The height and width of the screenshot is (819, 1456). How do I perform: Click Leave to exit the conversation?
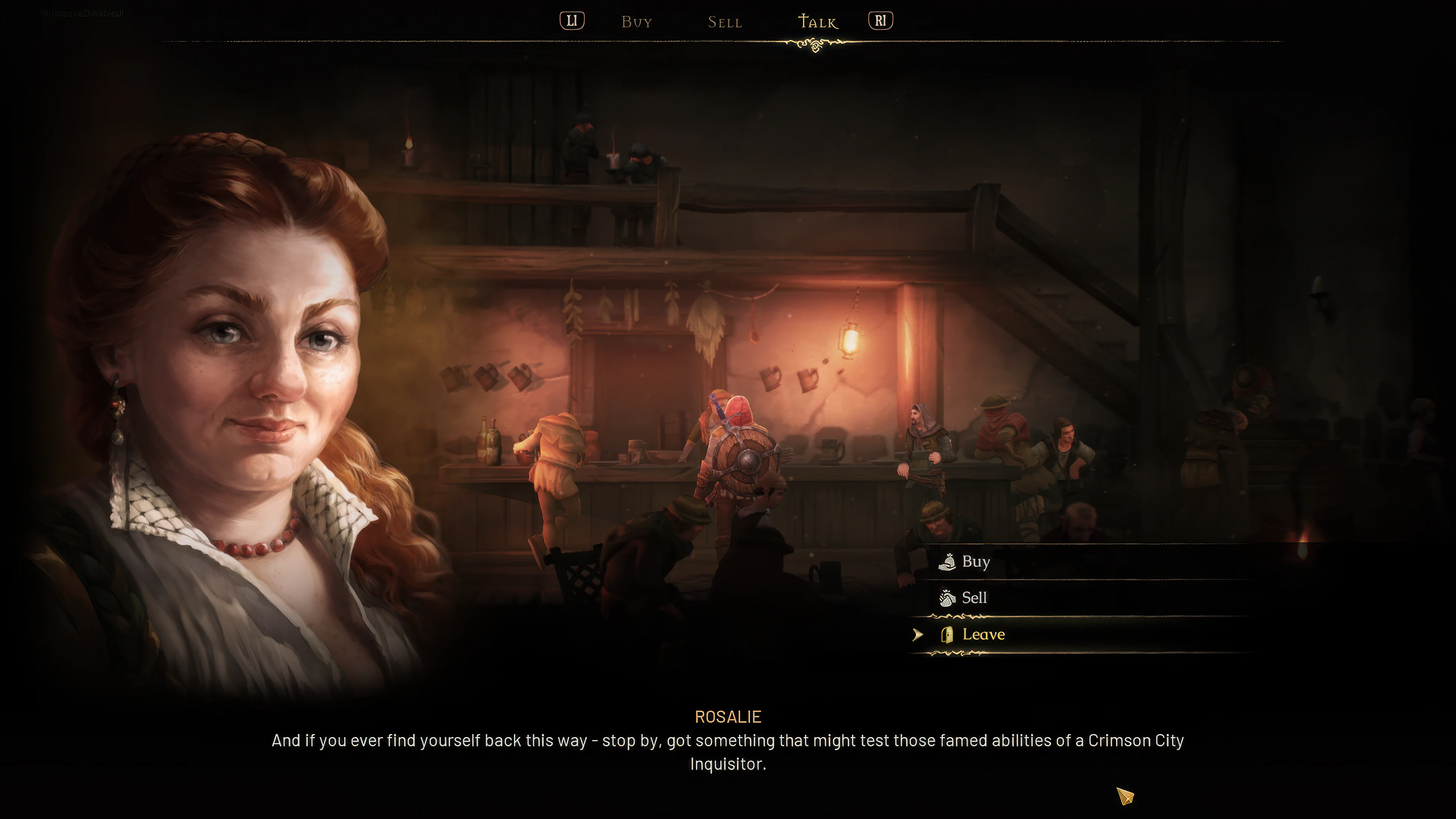tap(984, 634)
